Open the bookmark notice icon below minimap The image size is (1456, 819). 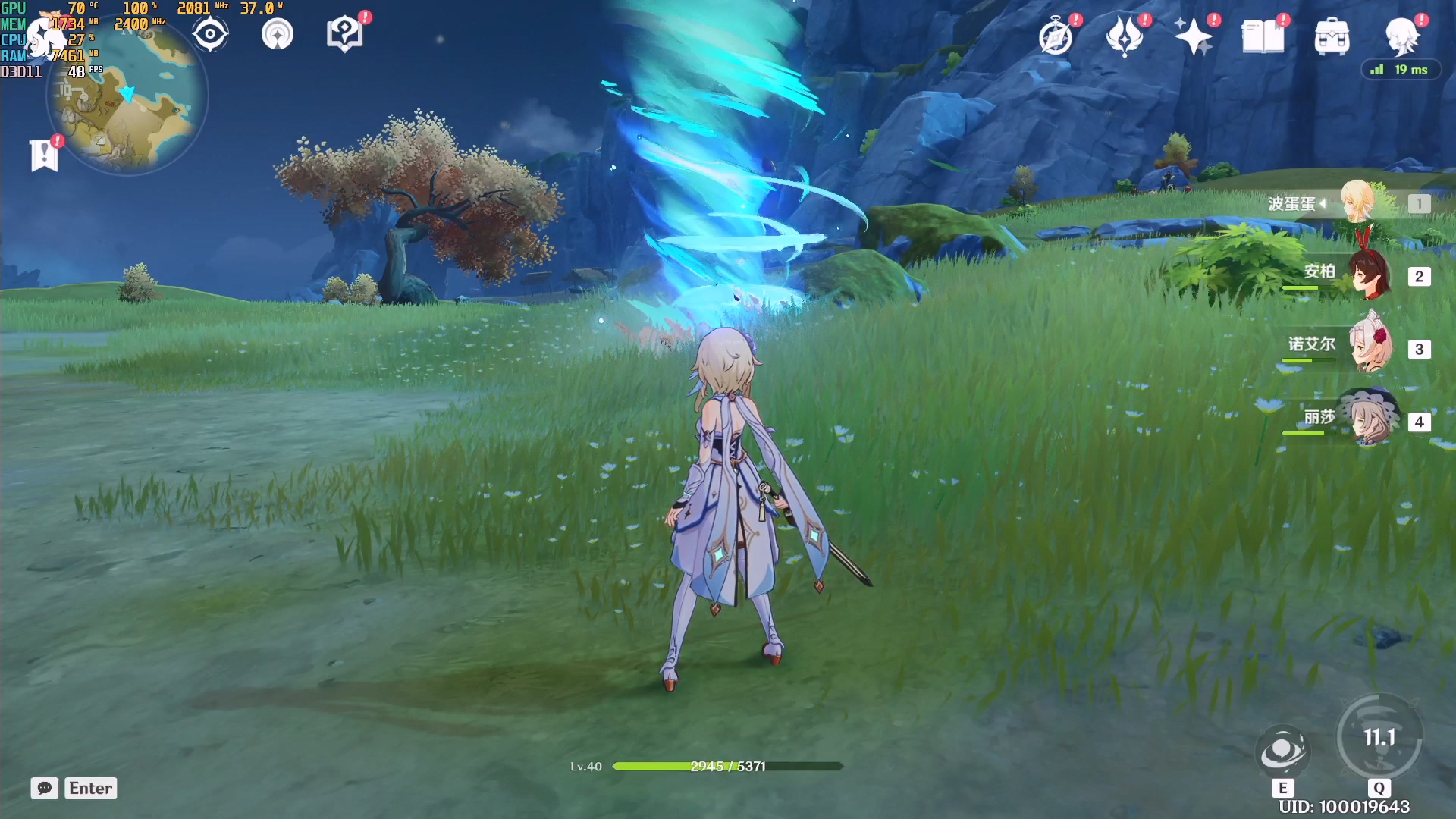click(x=45, y=155)
